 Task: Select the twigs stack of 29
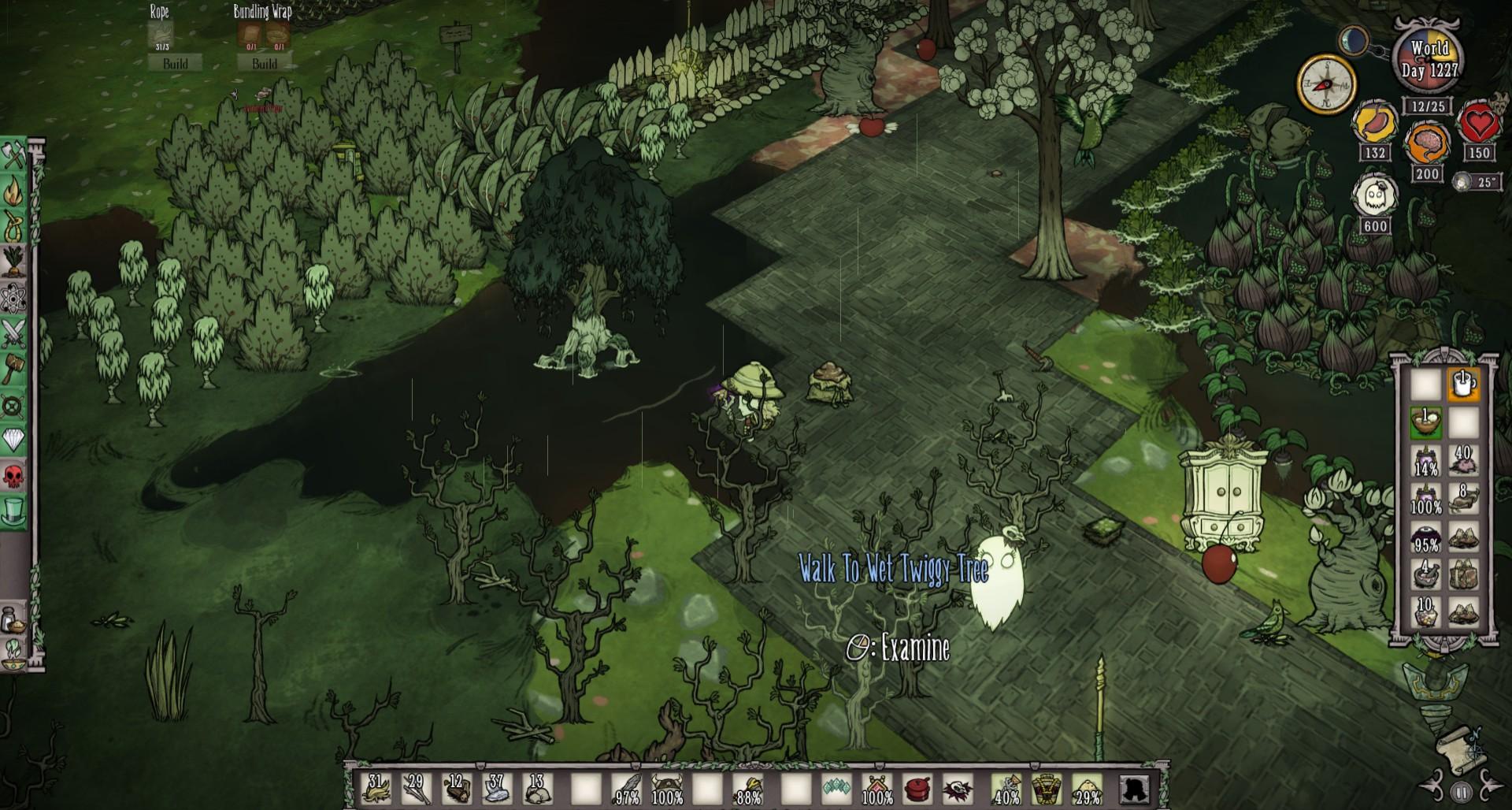(x=416, y=788)
